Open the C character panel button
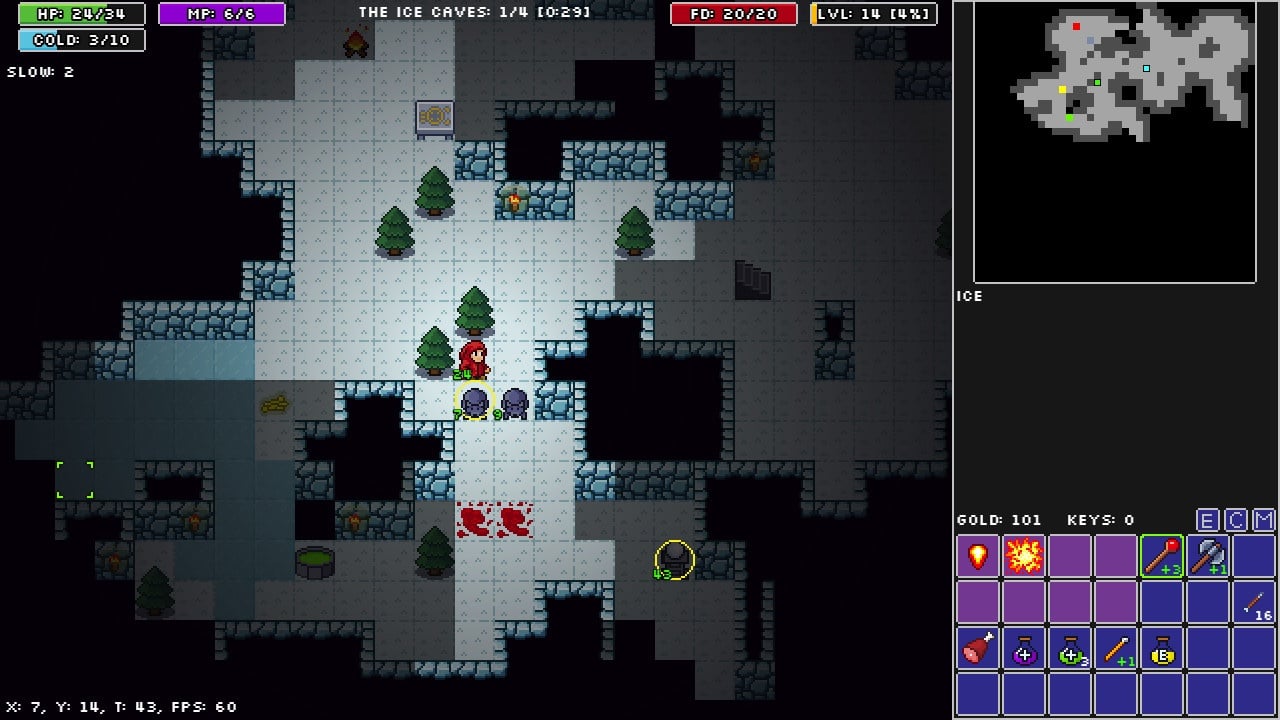Screen dimensions: 1280x720 click(x=1236, y=520)
